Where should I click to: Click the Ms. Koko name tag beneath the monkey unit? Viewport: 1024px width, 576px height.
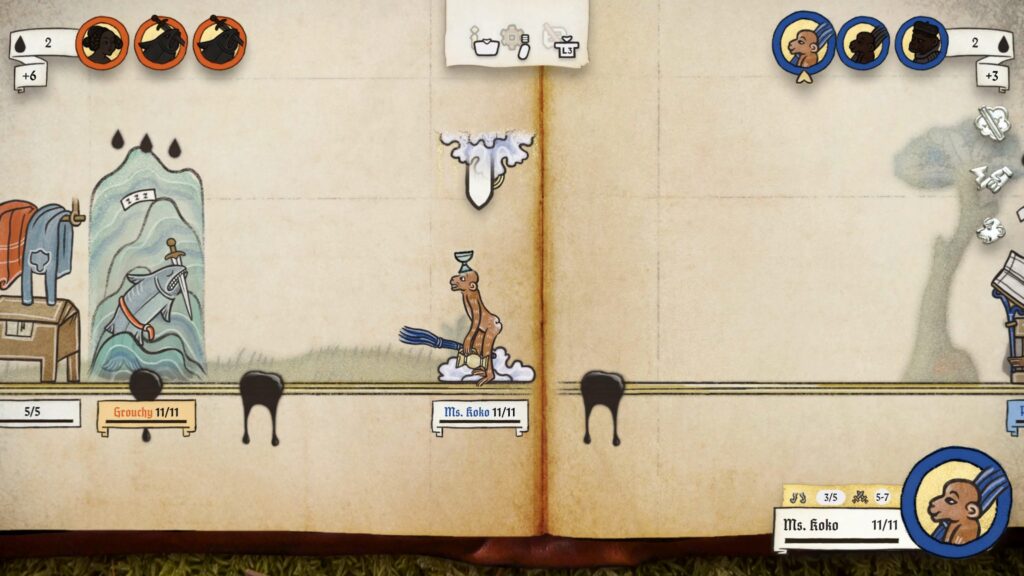pos(480,413)
